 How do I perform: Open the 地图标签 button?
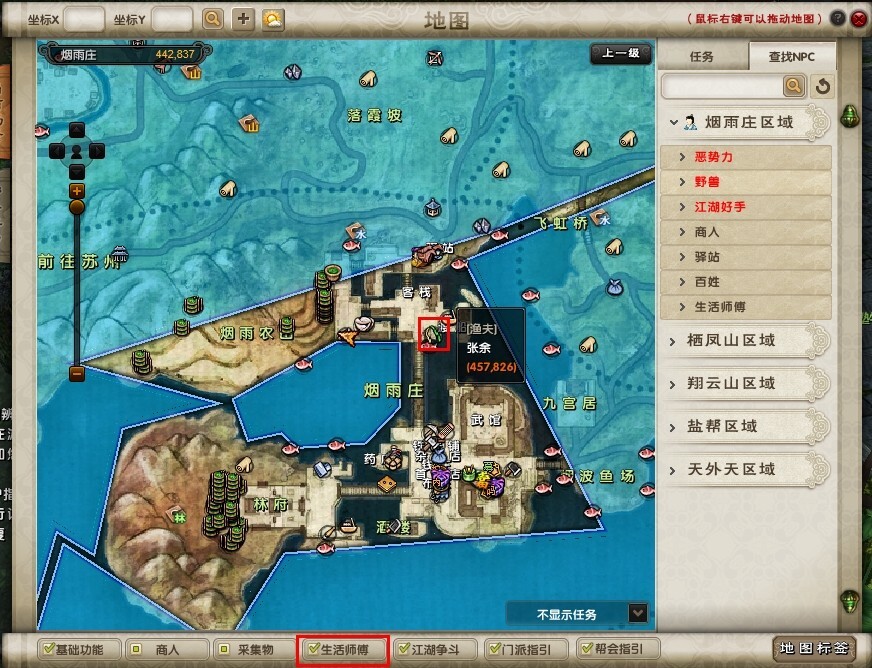click(813, 649)
